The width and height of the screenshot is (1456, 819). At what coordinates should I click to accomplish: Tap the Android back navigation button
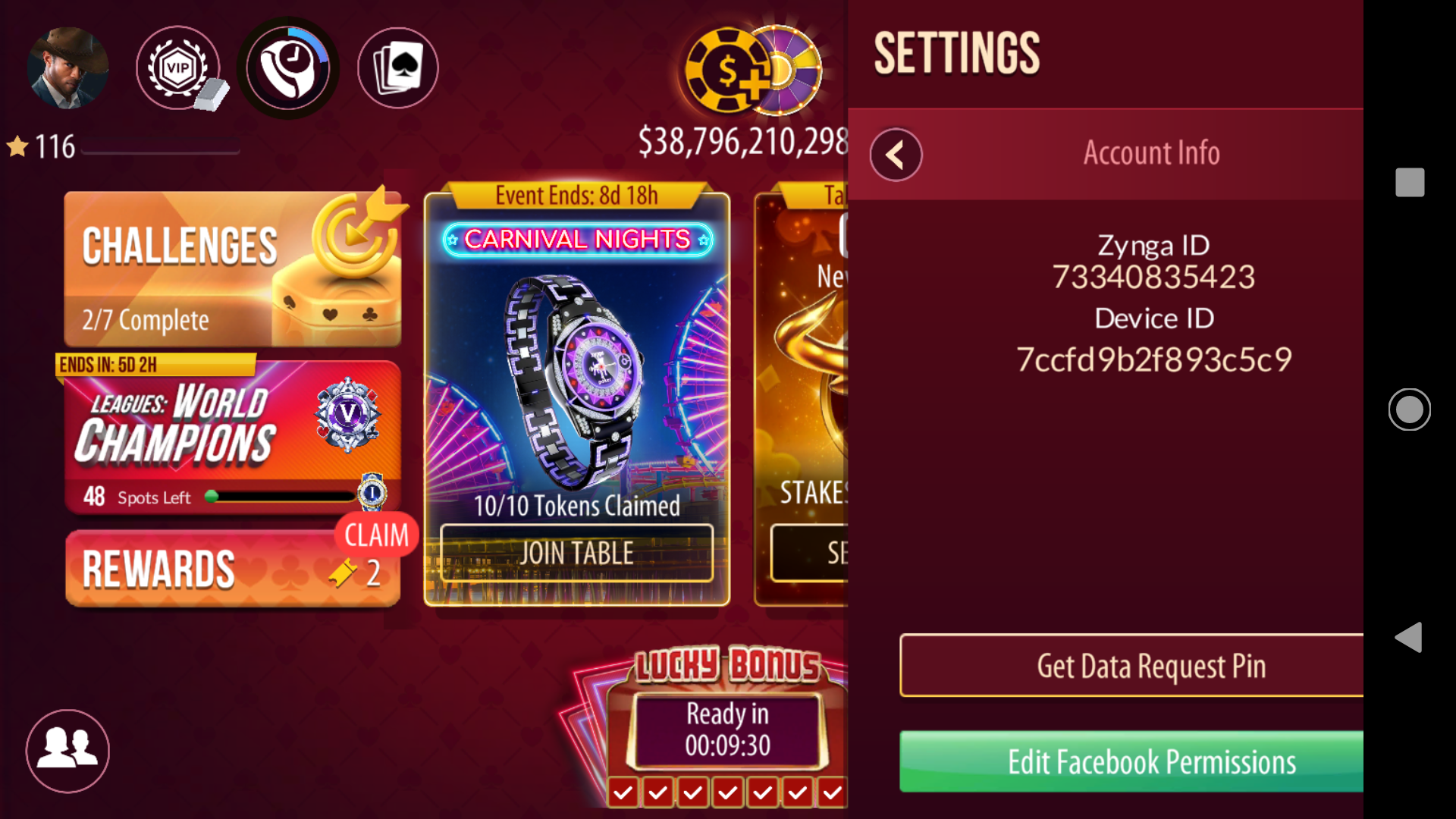(x=1409, y=637)
